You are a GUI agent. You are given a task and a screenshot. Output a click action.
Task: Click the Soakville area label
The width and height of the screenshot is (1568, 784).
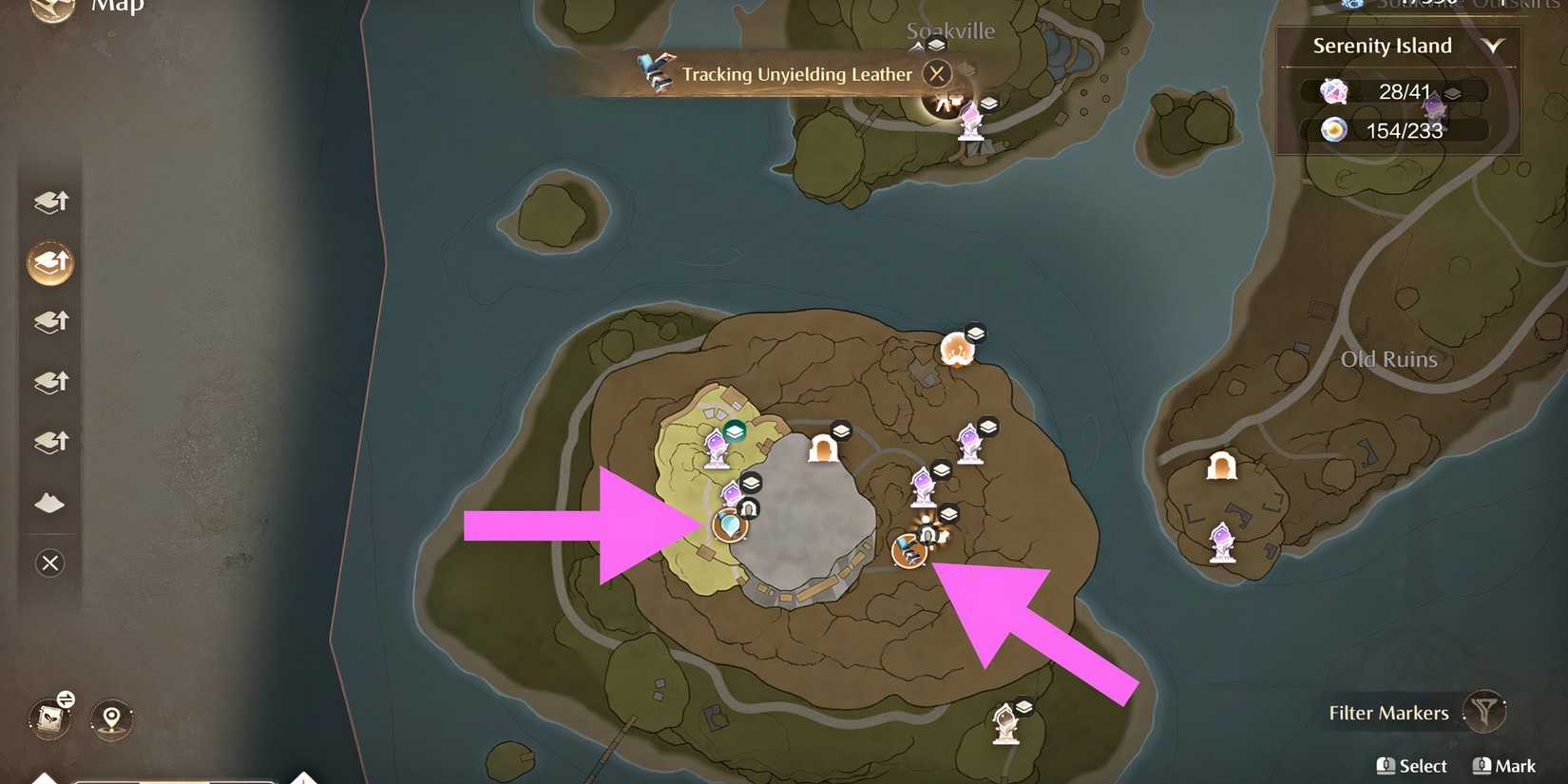951,29
